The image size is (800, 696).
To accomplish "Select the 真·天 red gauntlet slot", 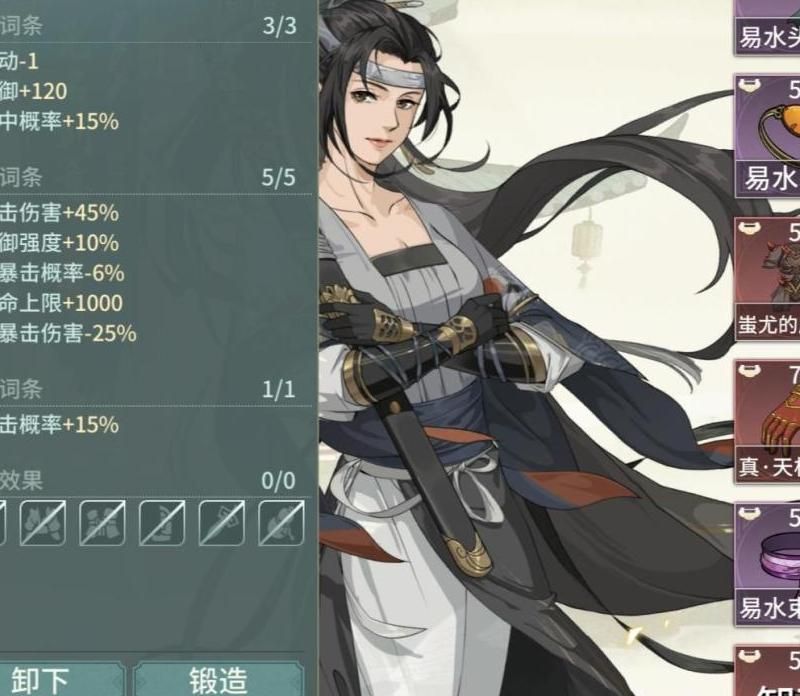I will tap(768, 422).
